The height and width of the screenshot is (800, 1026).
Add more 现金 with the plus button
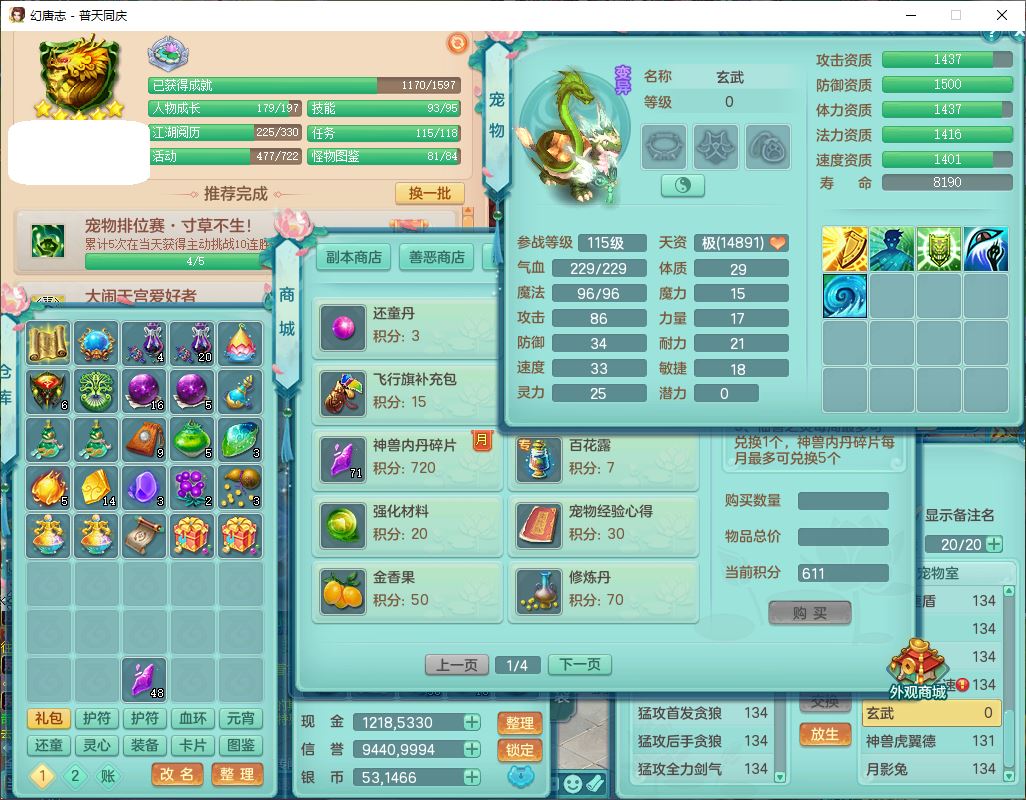pyautogui.click(x=471, y=722)
